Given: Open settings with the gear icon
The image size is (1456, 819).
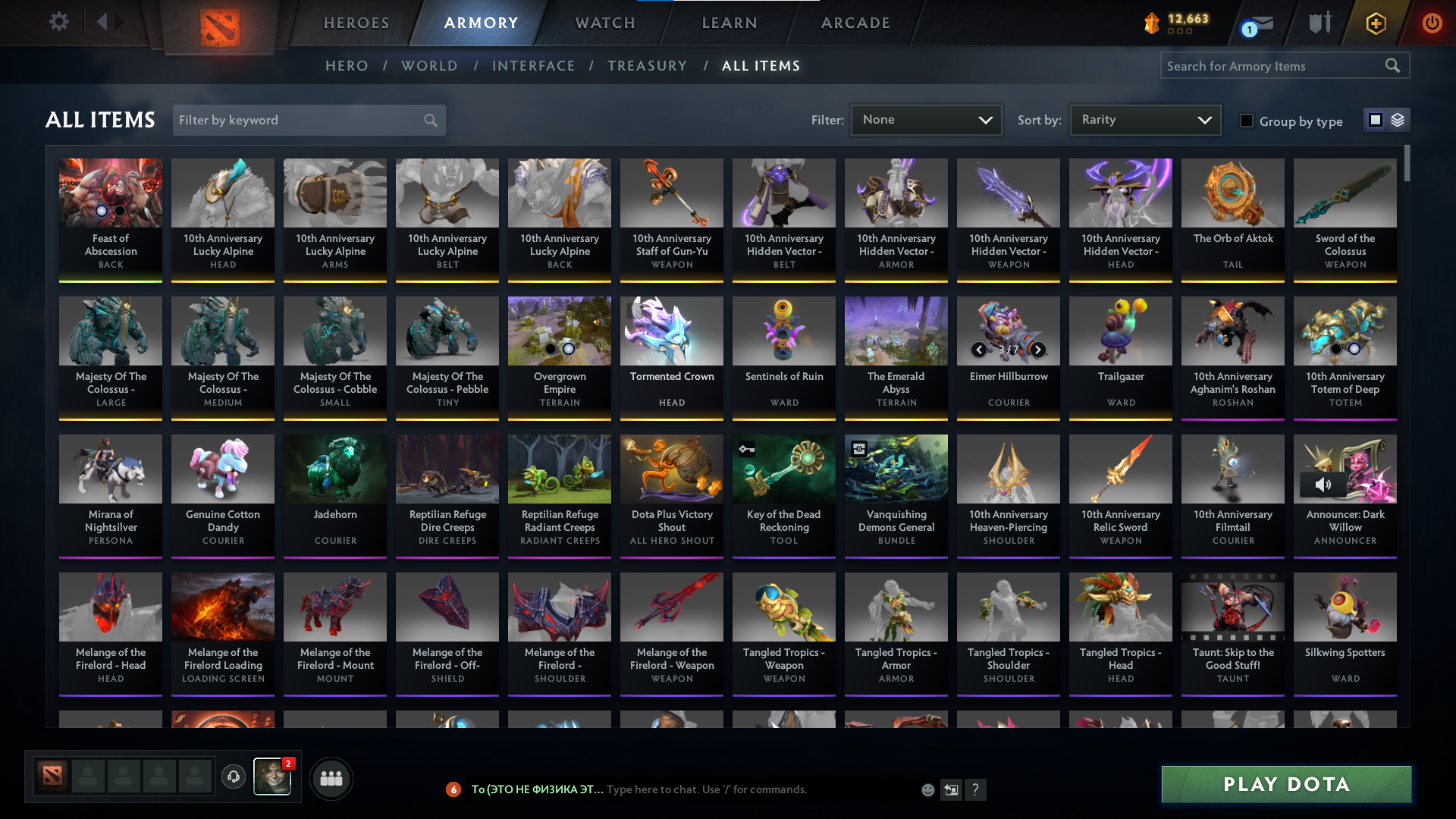Looking at the screenshot, I should pos(59,23).
